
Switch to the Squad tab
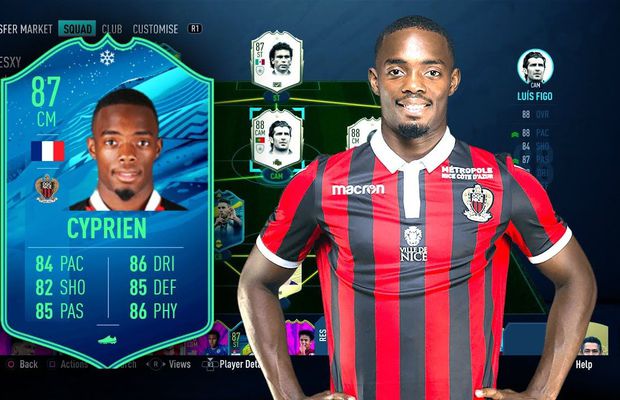(x=76, y=30)
